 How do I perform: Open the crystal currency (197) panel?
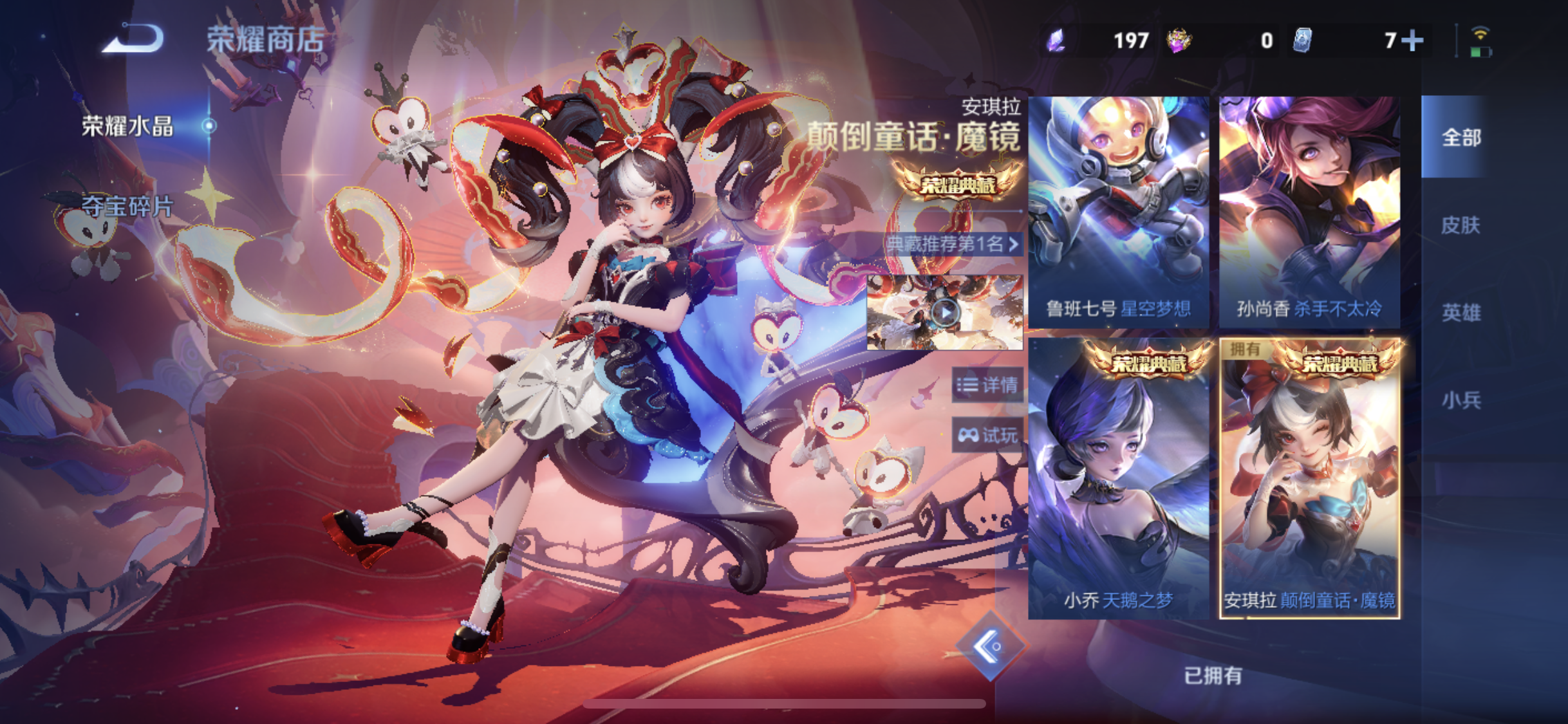pos(1094,40)
